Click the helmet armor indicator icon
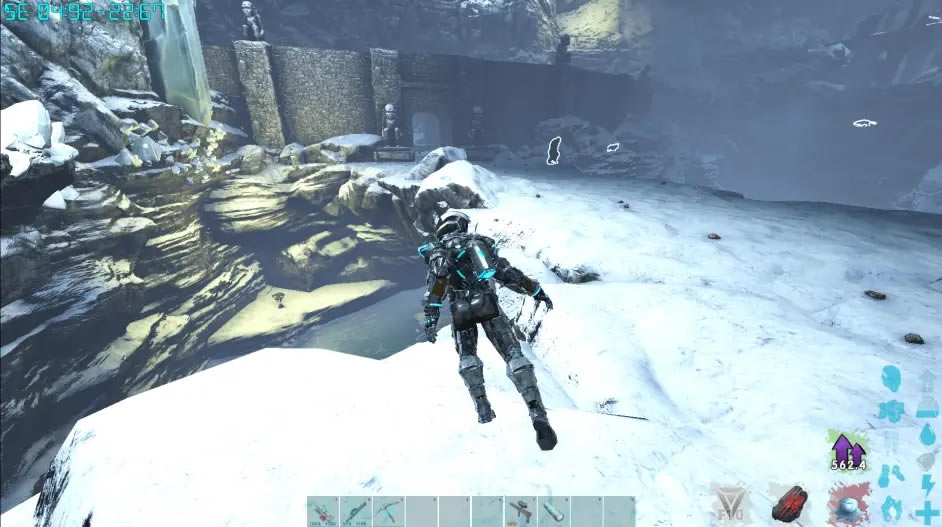The image size is (942, 527). [x=891, y=379]
